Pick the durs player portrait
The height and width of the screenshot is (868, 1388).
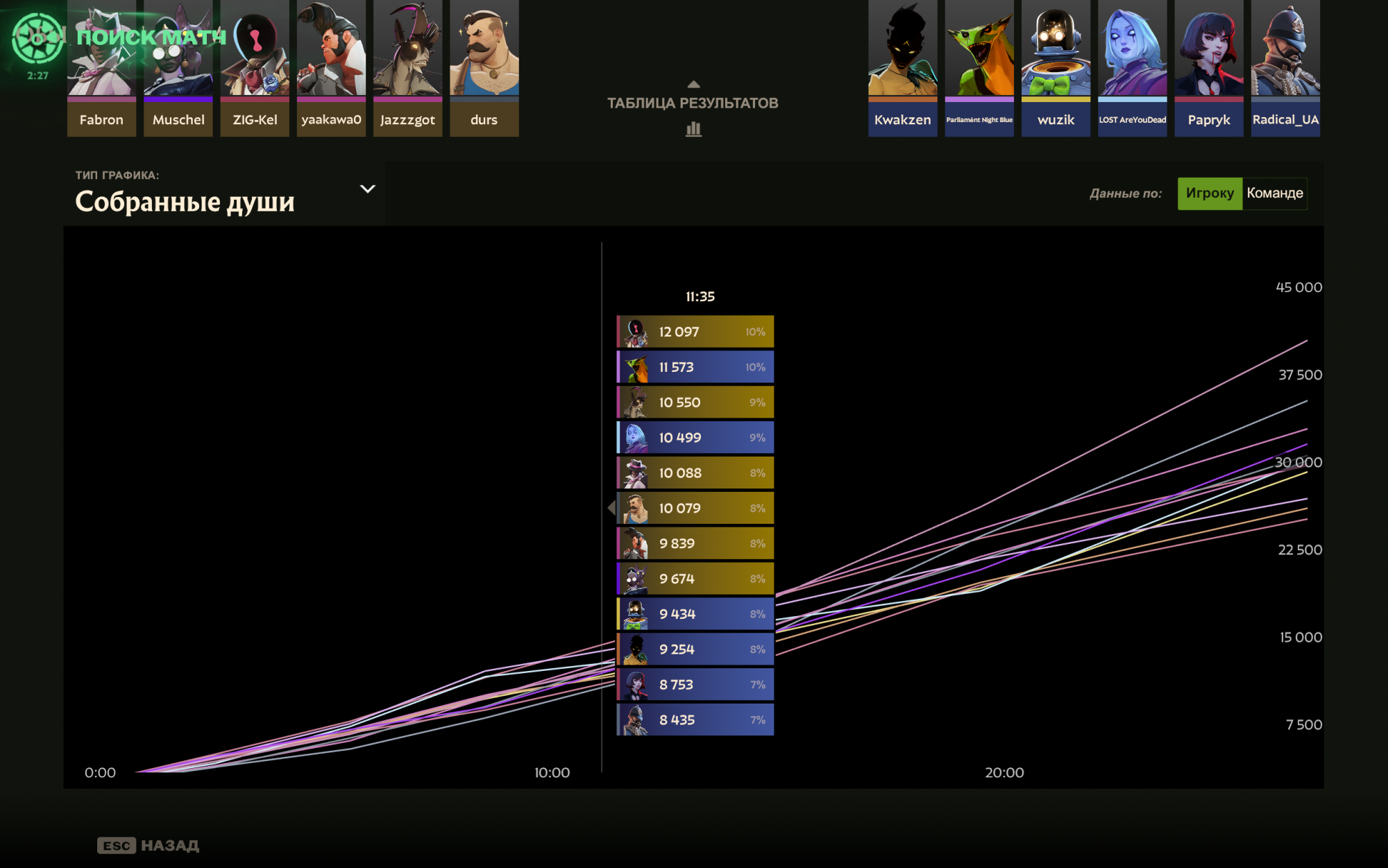point(484,68)
